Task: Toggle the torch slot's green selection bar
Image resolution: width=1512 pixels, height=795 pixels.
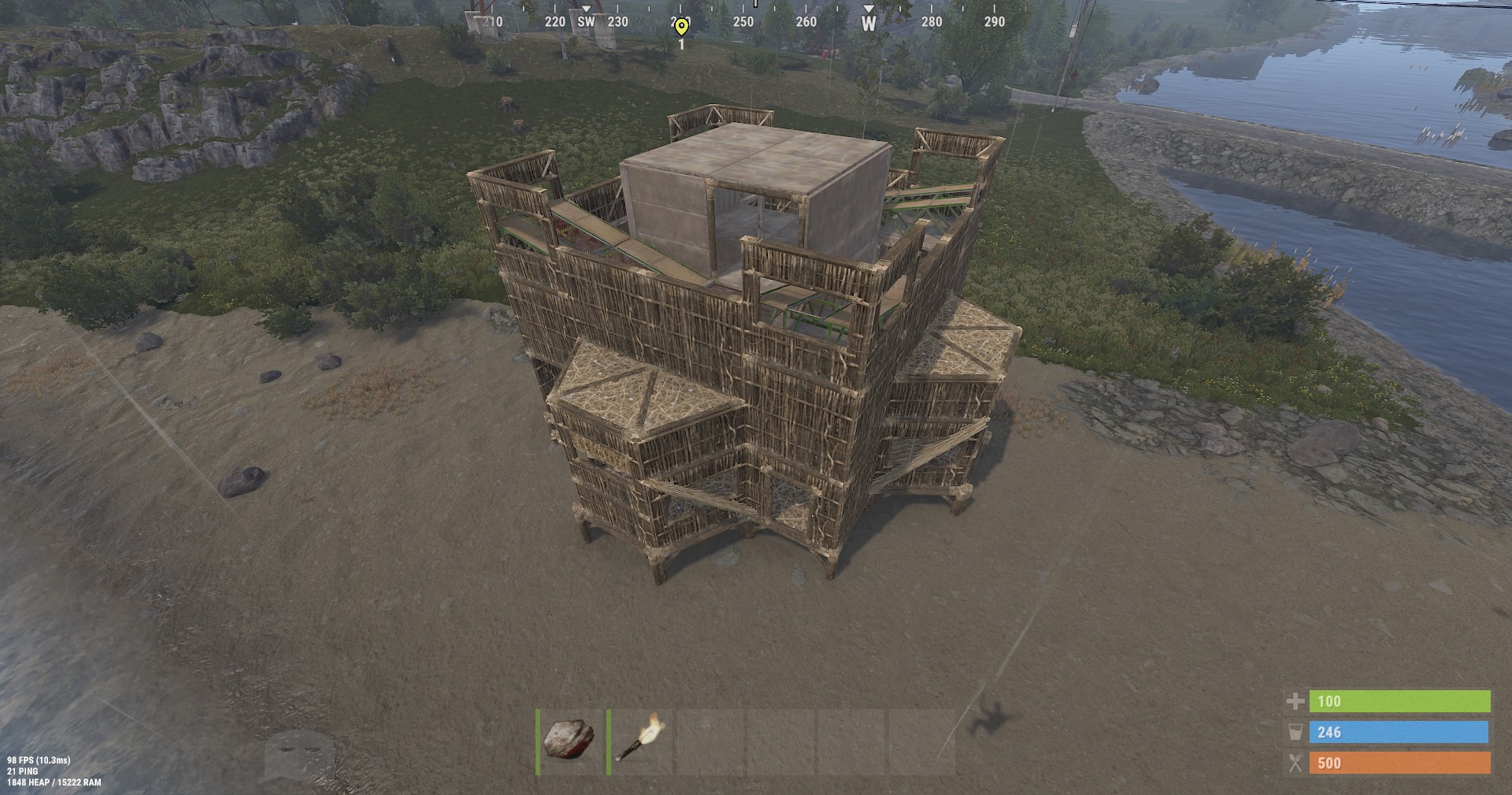Action: tap(609, 740)
